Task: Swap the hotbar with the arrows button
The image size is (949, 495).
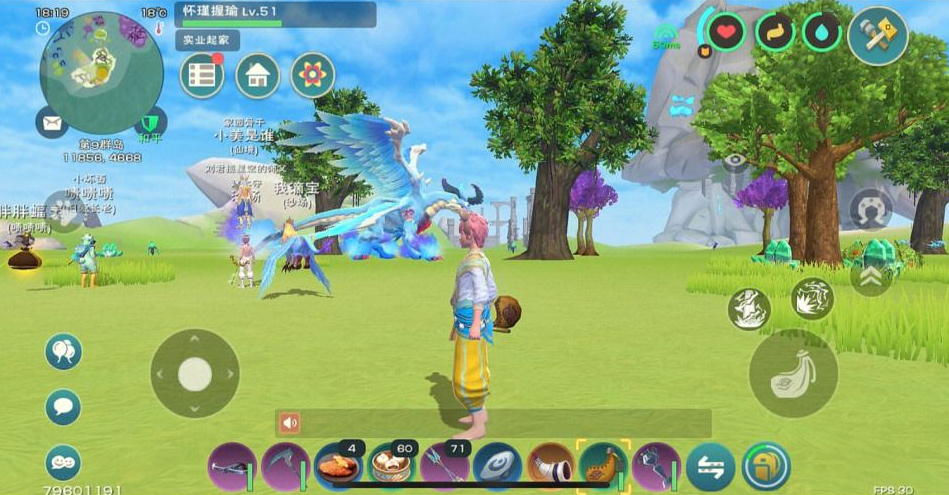Action: pyautogui.click(x=711, y=467)
